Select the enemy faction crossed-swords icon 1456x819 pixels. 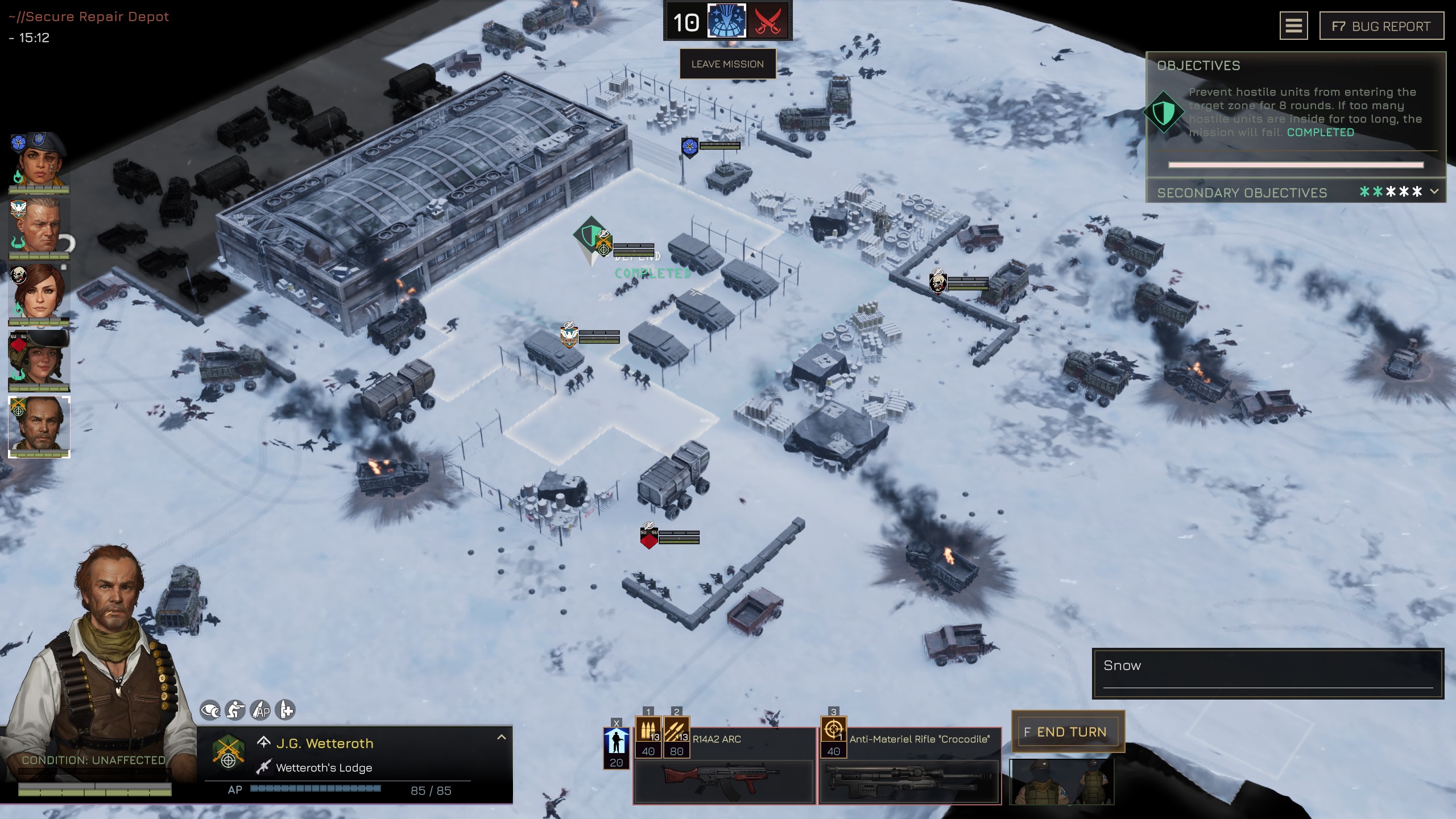[x=768, y=22]
